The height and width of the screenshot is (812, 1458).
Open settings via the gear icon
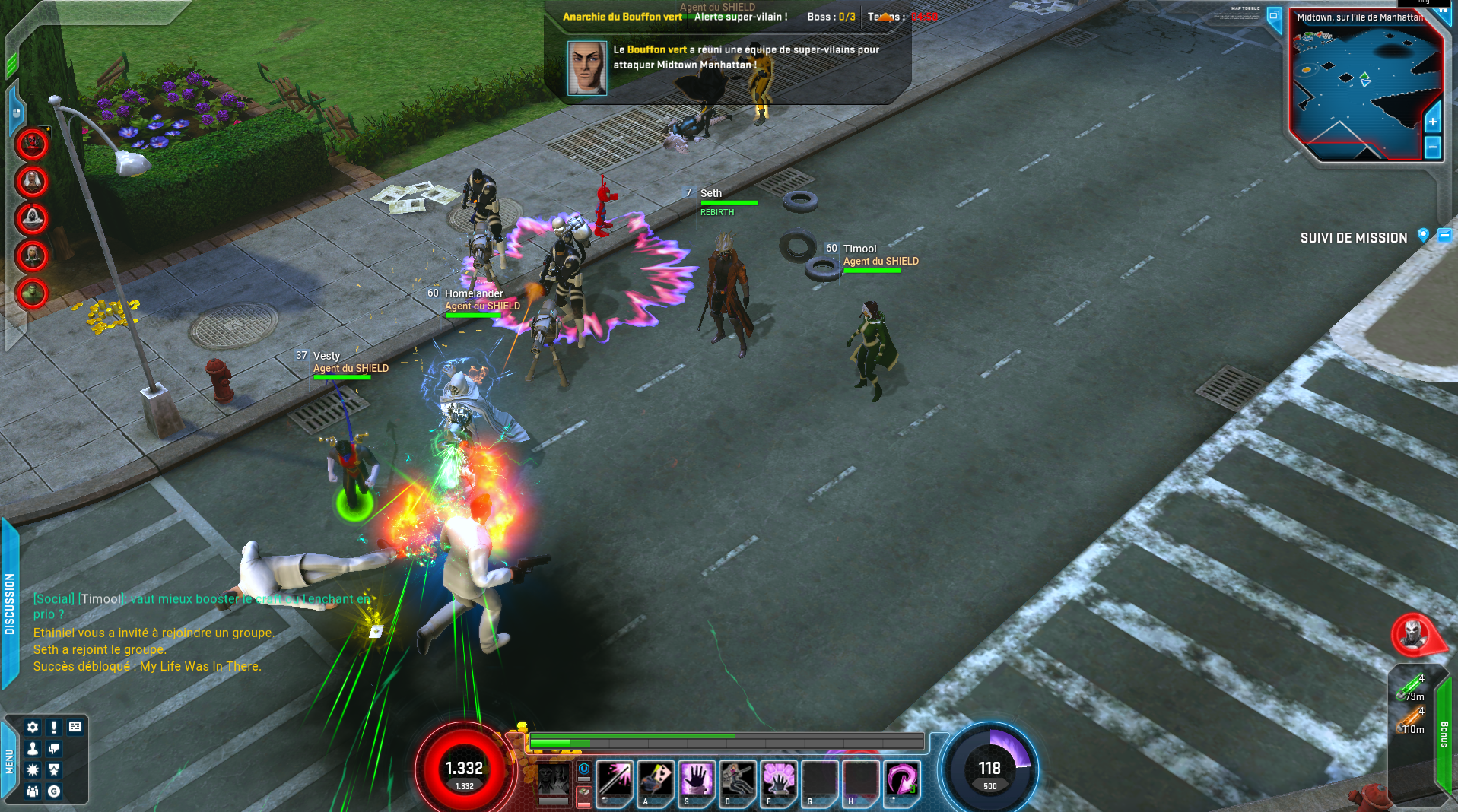coord(33,727)
